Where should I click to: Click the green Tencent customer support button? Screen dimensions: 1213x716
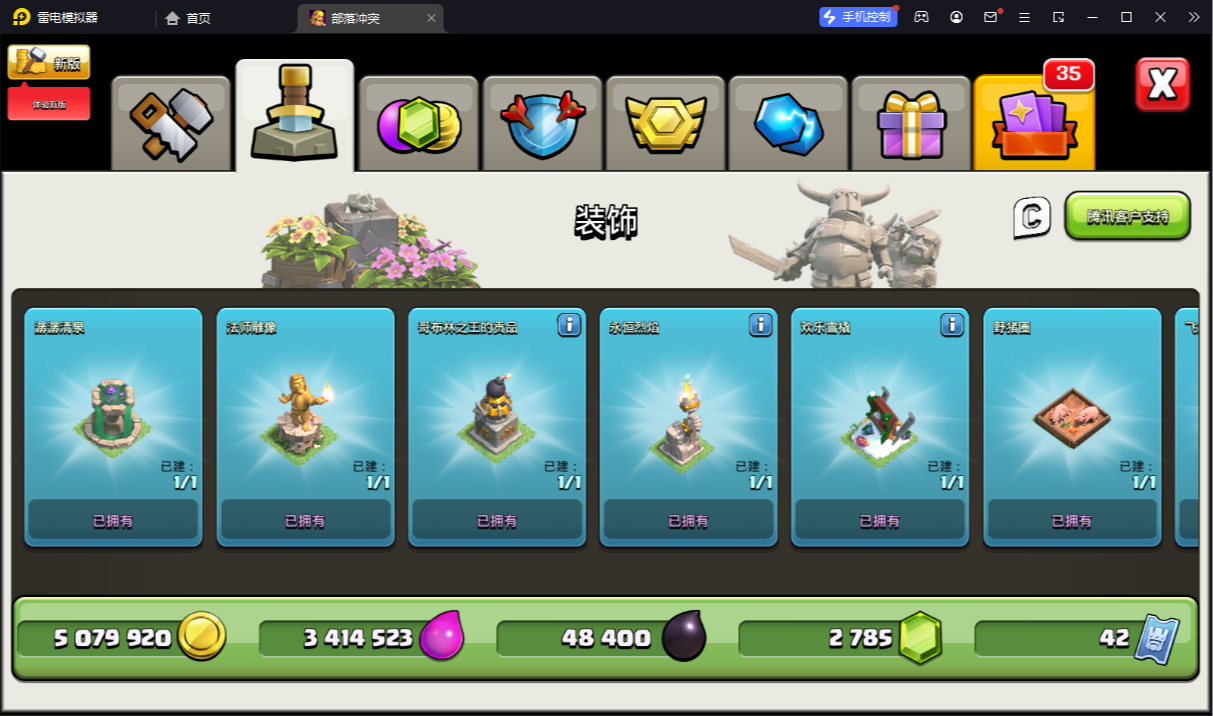coord(1127,216)
